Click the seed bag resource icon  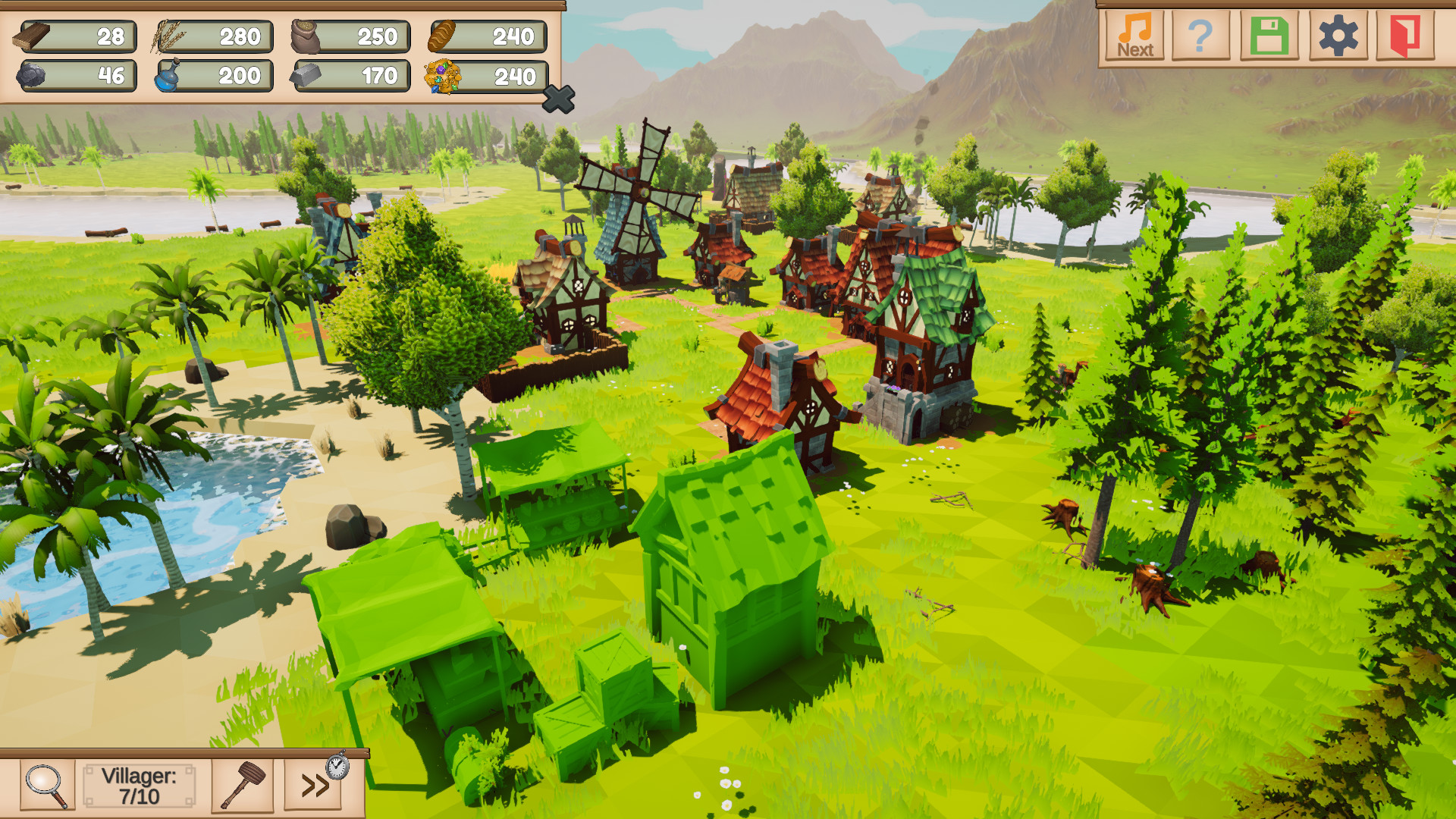(307, 36)
